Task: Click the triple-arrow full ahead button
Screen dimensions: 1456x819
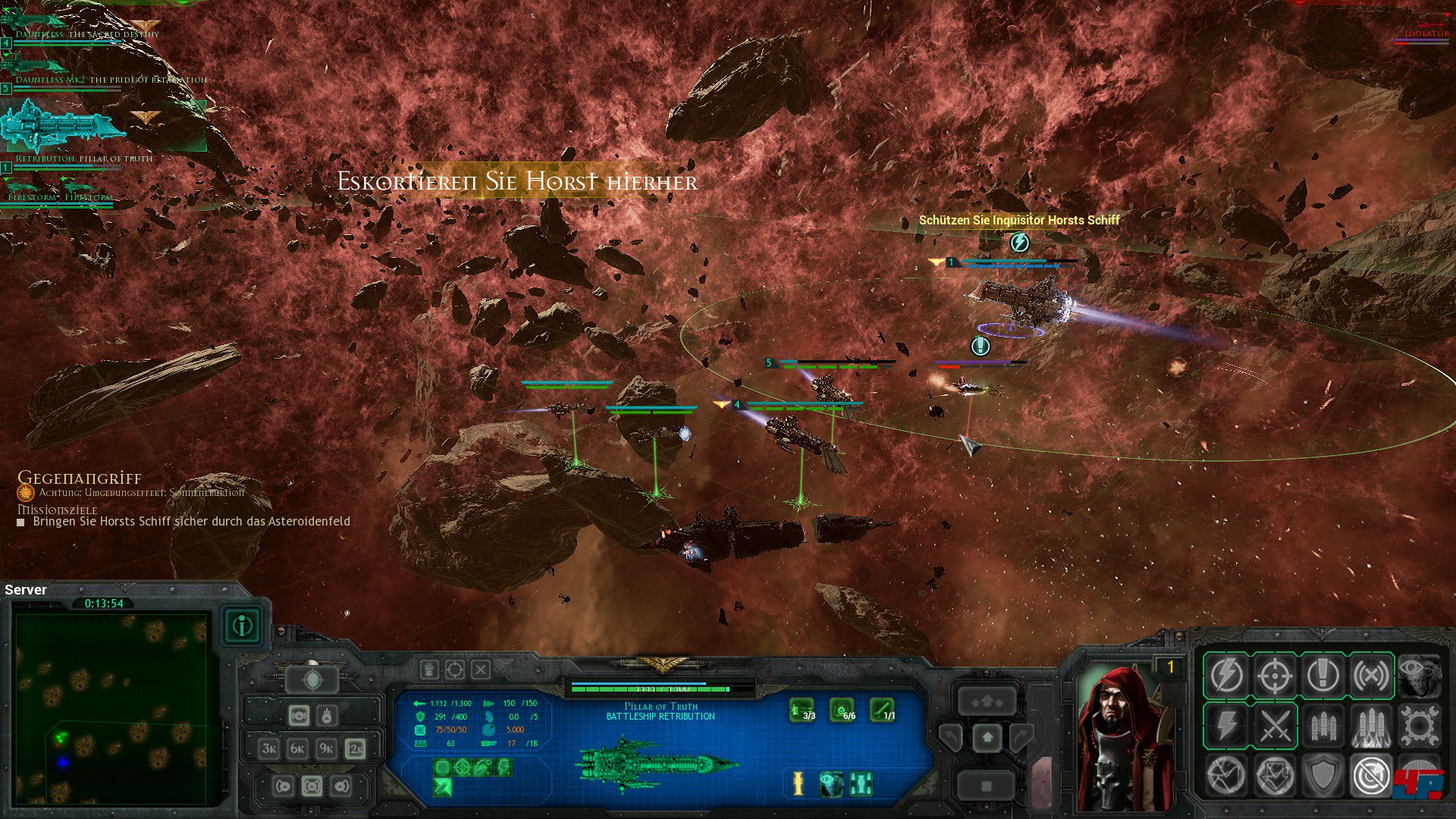Action: (x=987, y=701)
